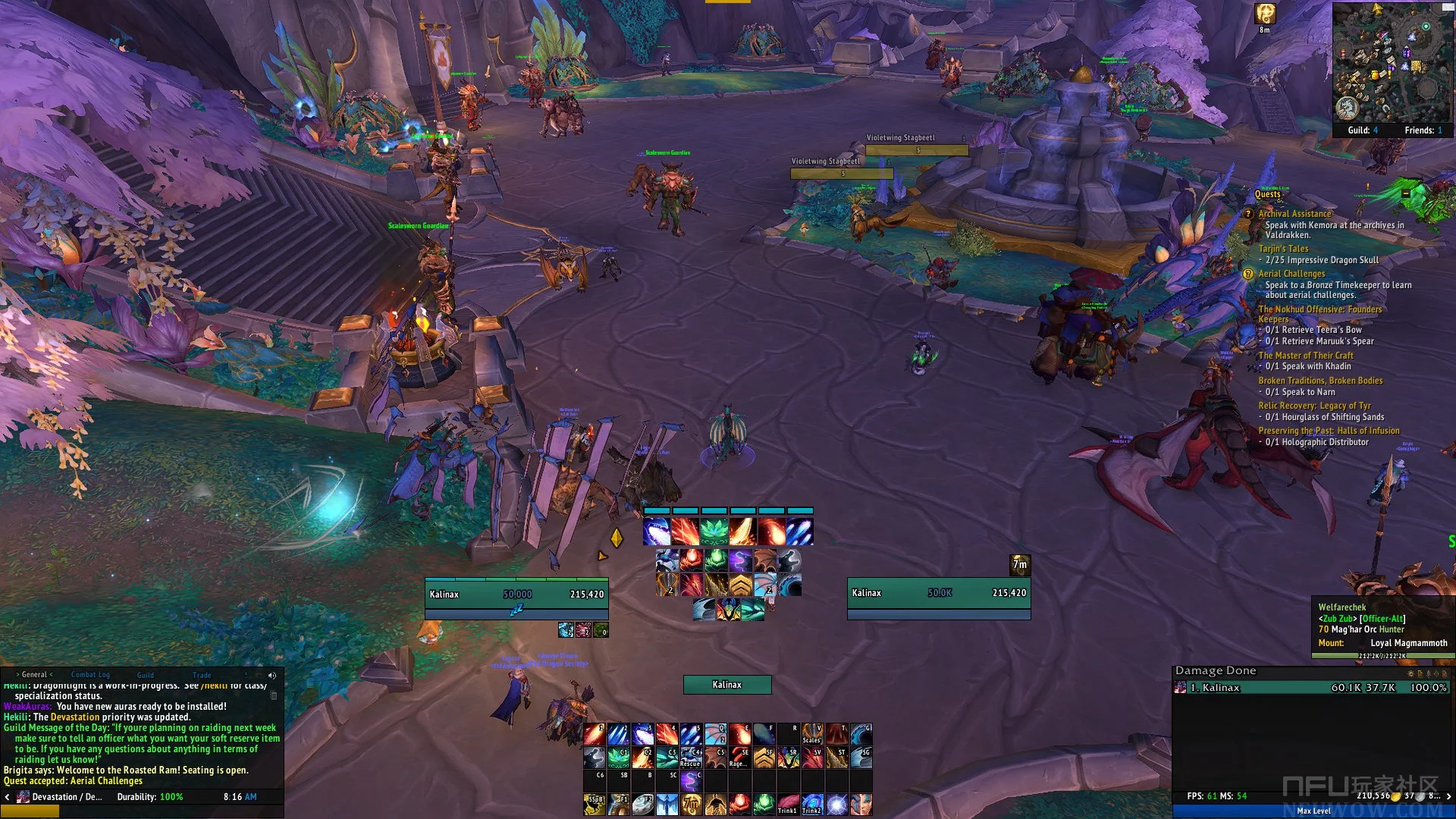Open the Guild count panel under minimap
The height and width of the screenshot is (819, 1456).
[1363, 130]
